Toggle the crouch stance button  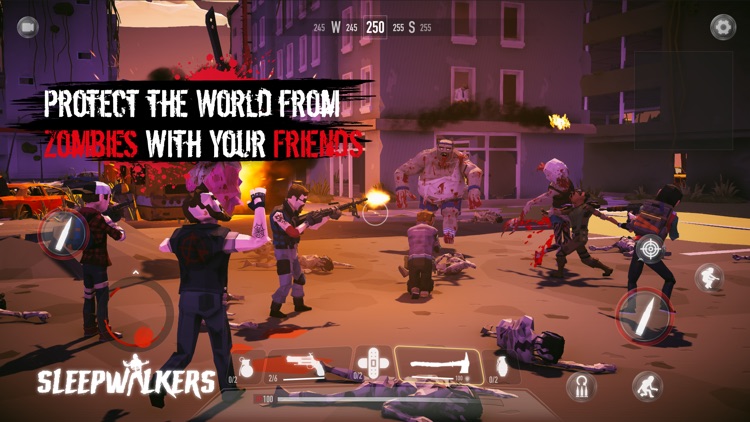(647, 385)
